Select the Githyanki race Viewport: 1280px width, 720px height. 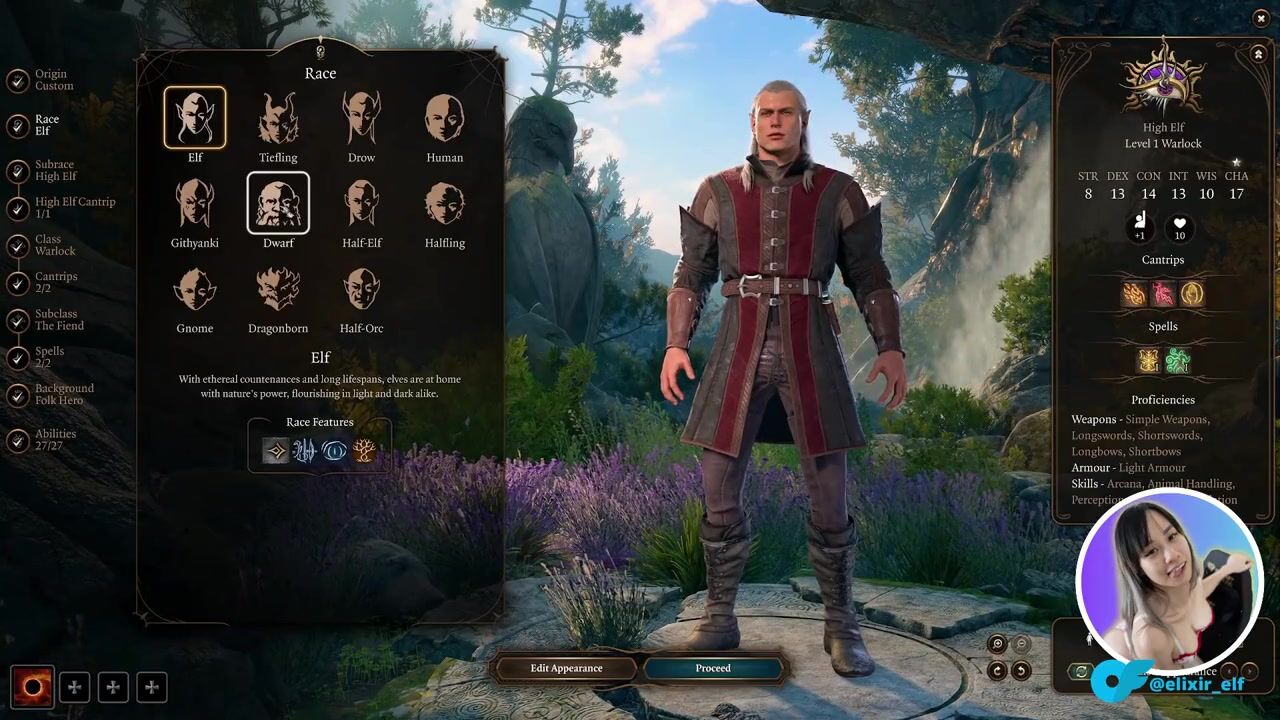195,203
